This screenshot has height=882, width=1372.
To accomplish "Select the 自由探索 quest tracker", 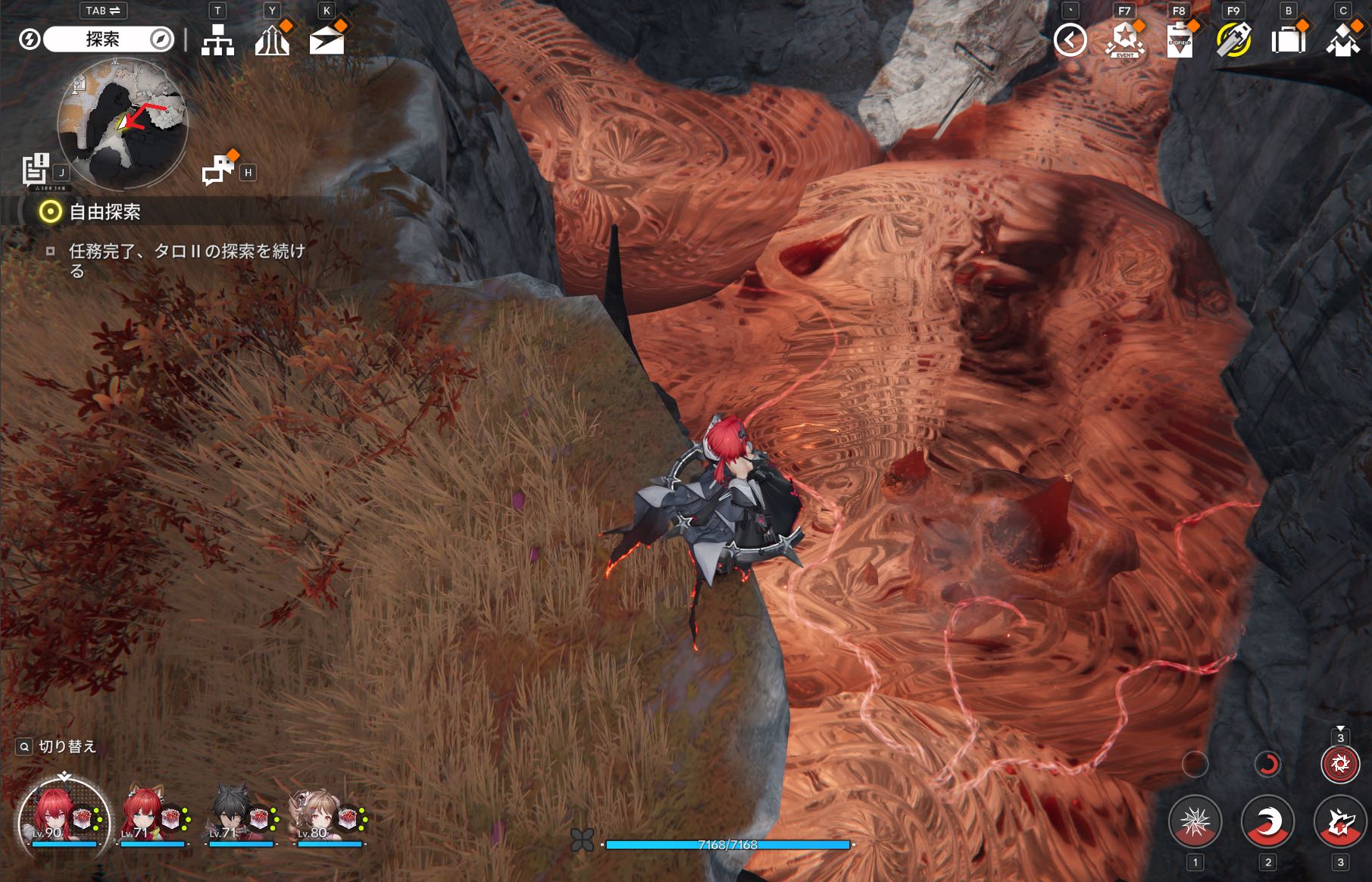I will [x=105, y=212].
